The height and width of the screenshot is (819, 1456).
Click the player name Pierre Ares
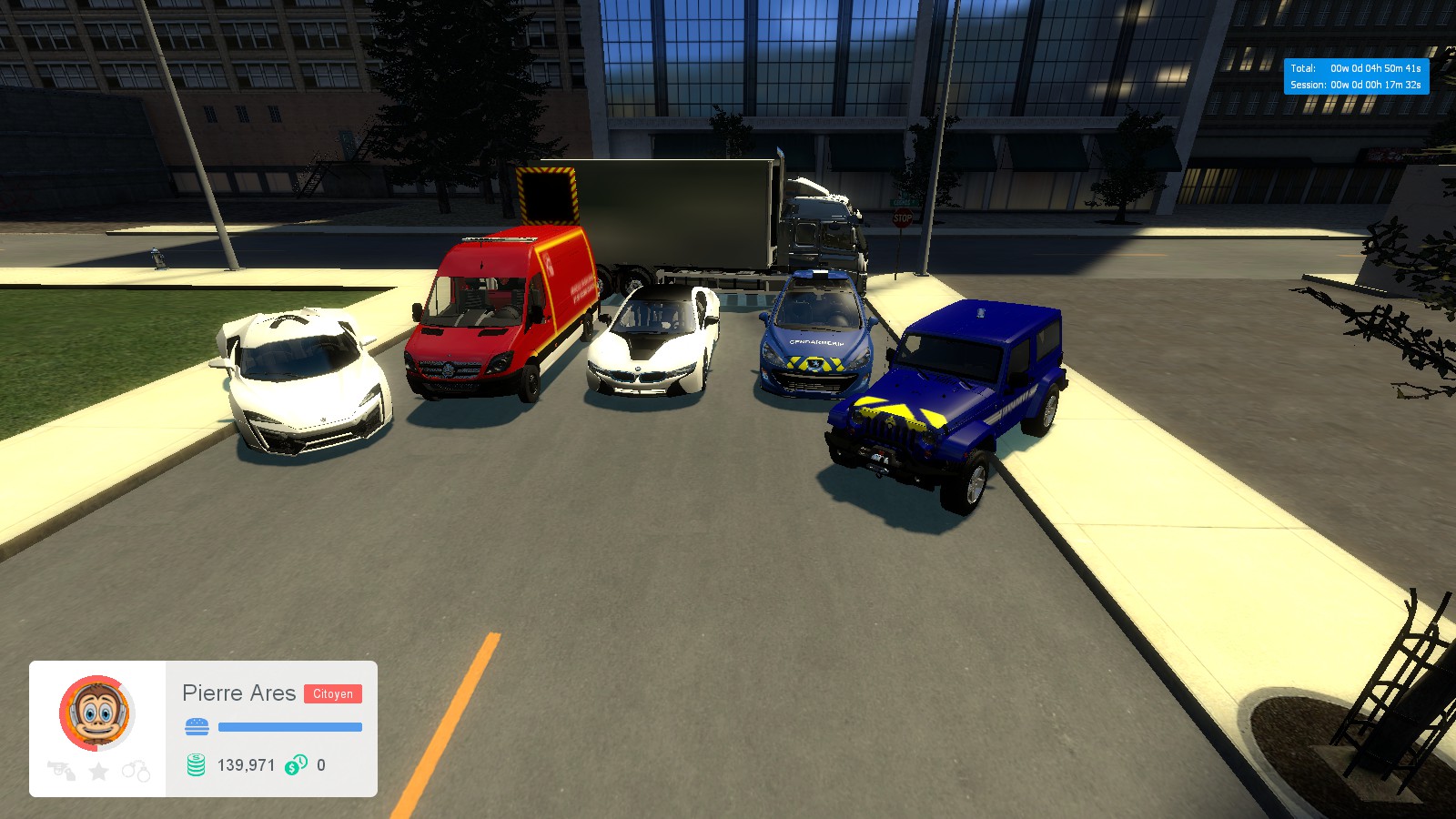(x=239, y=693)
